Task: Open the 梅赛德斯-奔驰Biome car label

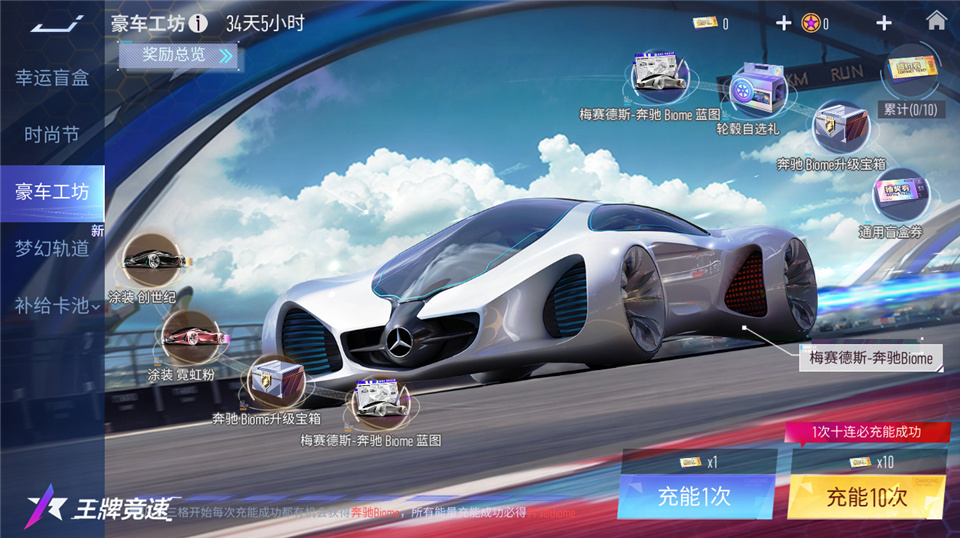Action: (x=868, y=358)
